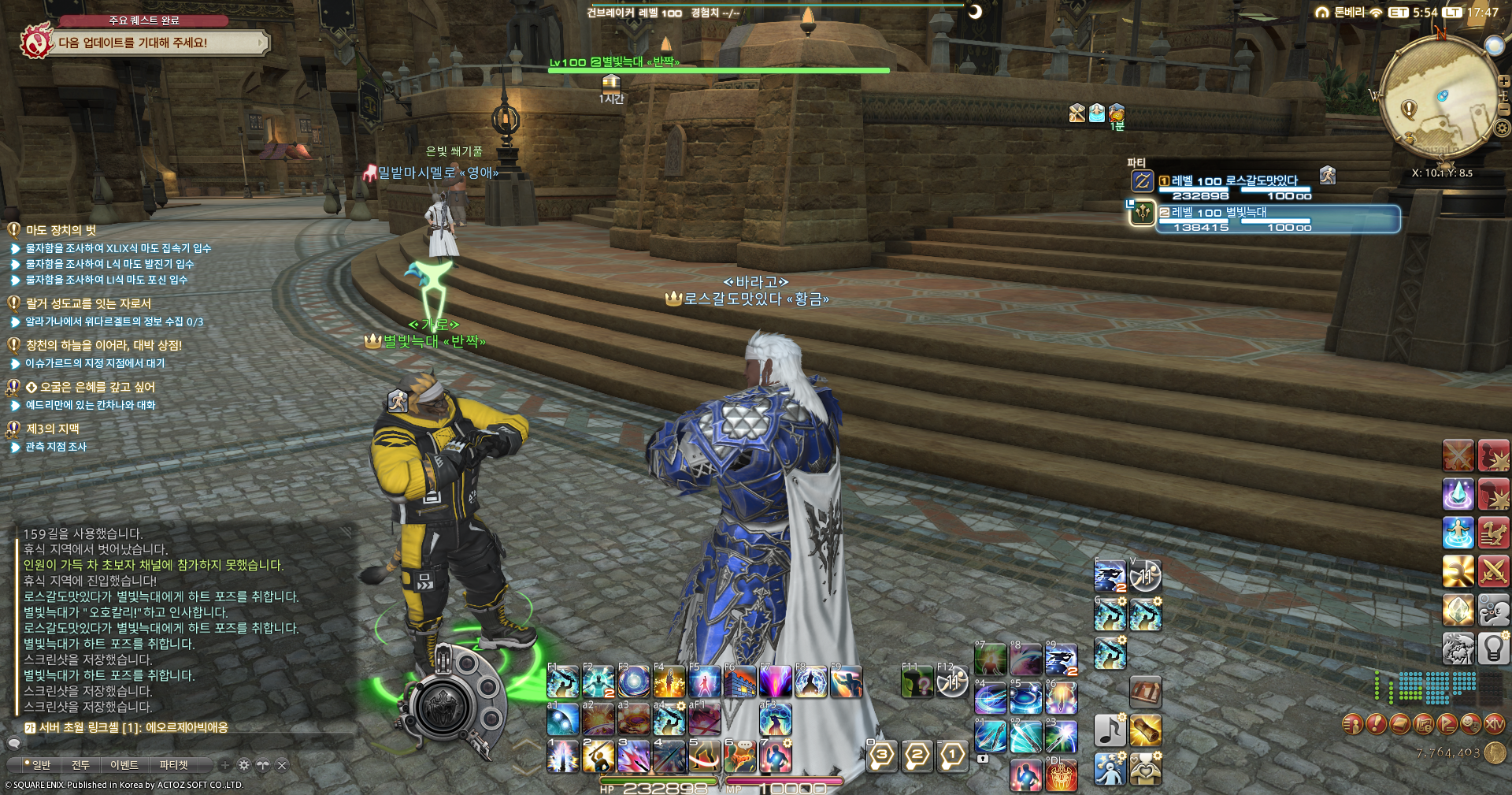Viewport: 1512px width, 795px height.
Task: Close the chat log with X button
Action: click(x=282, y=764)
